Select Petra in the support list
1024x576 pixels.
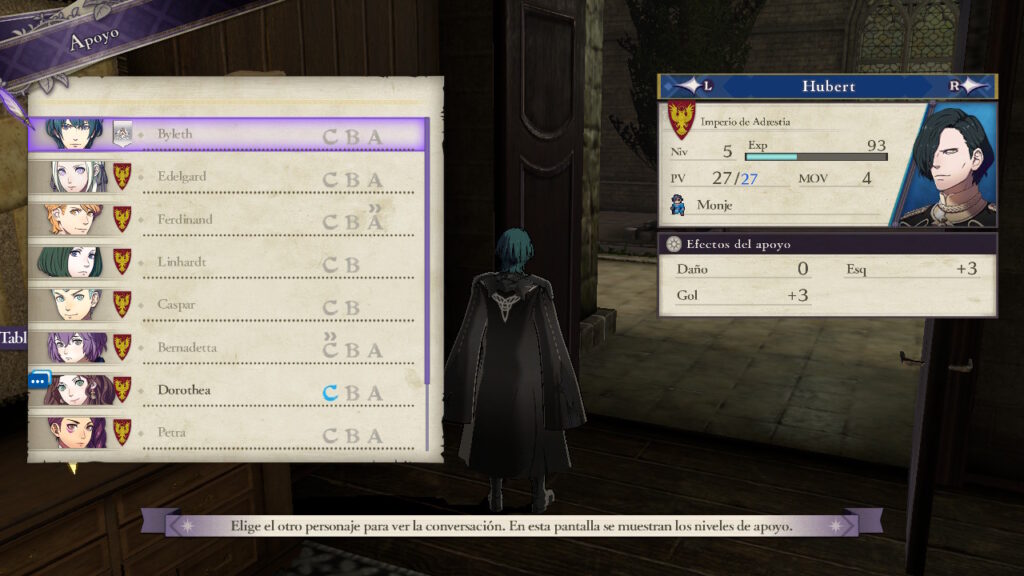pyautogui.click(x=230, y=434)
